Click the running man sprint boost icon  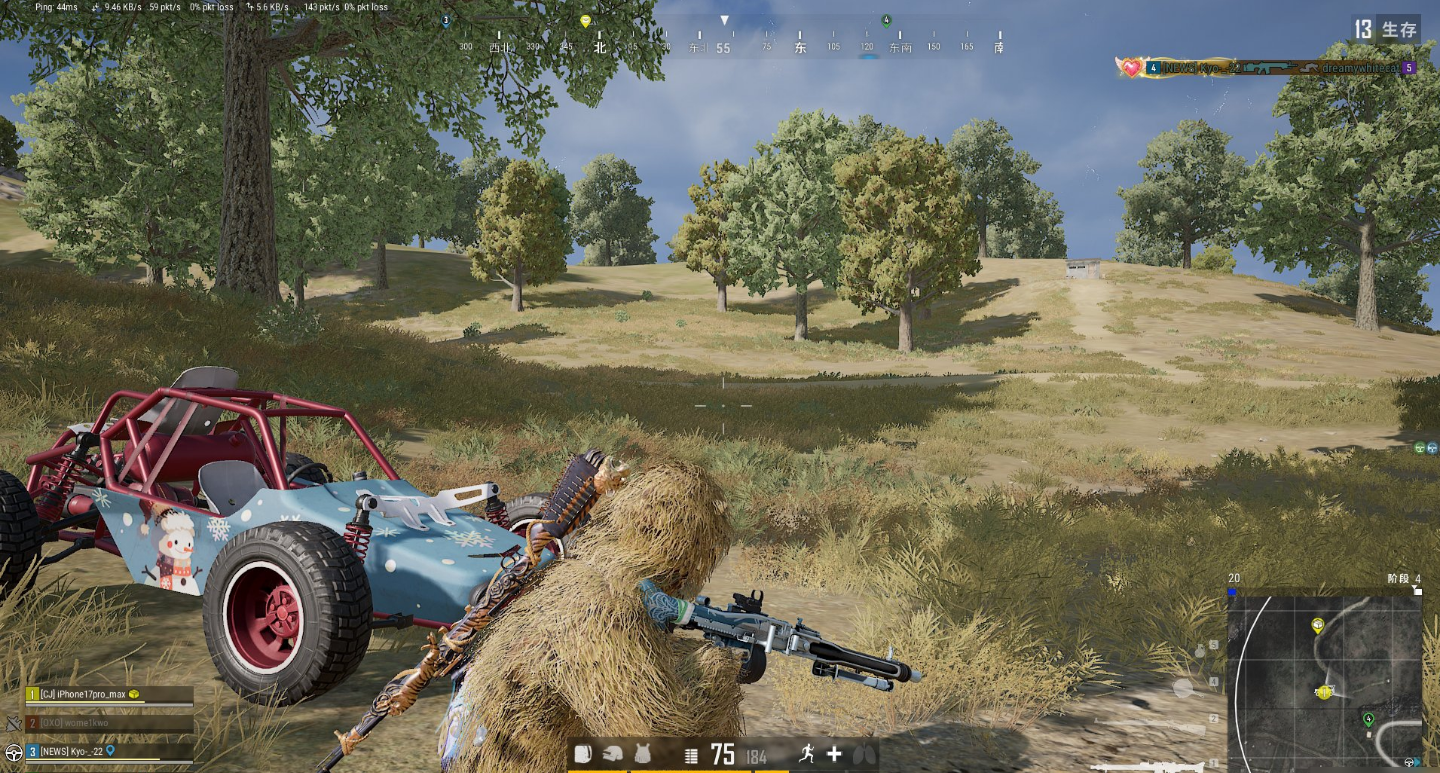806,755
